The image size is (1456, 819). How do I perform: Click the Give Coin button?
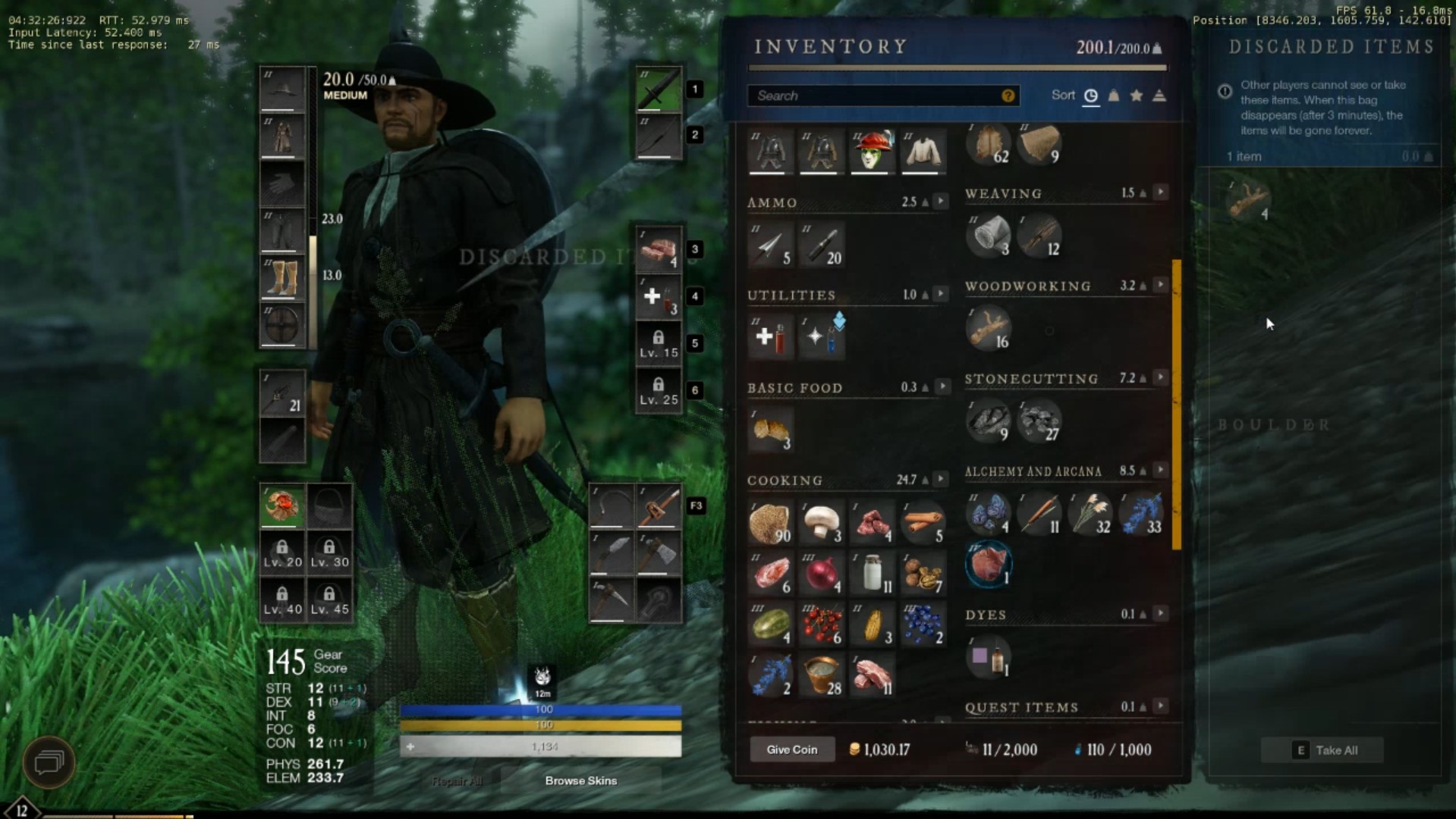791,749
